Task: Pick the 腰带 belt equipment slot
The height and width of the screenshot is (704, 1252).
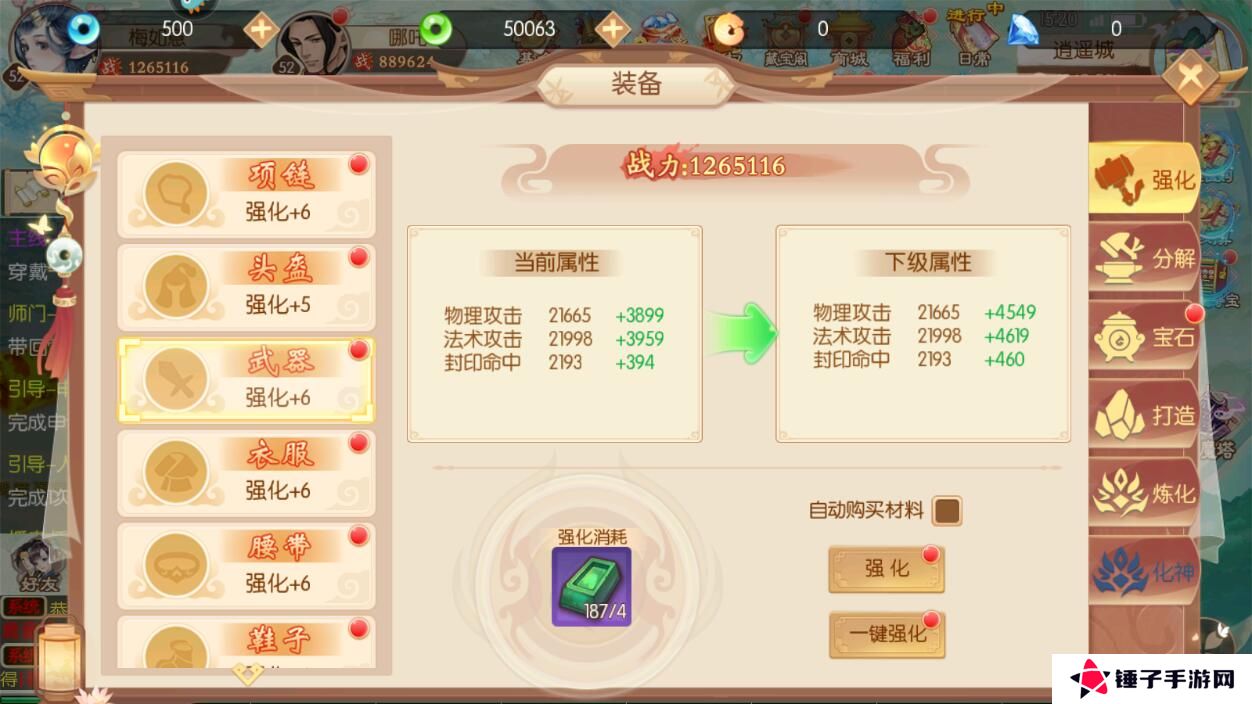Action: [246, 566]
